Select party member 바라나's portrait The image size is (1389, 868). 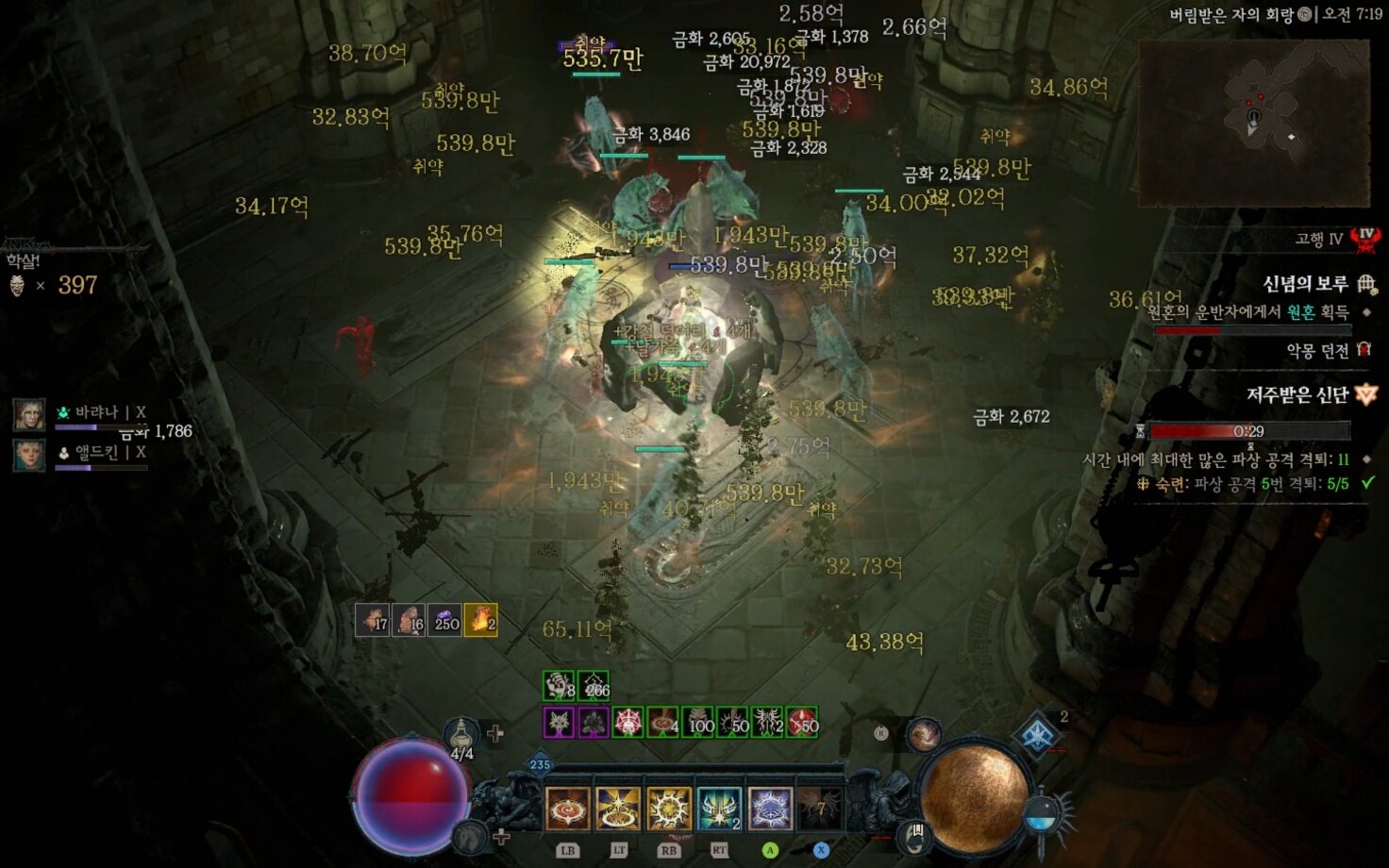point(29,415)
